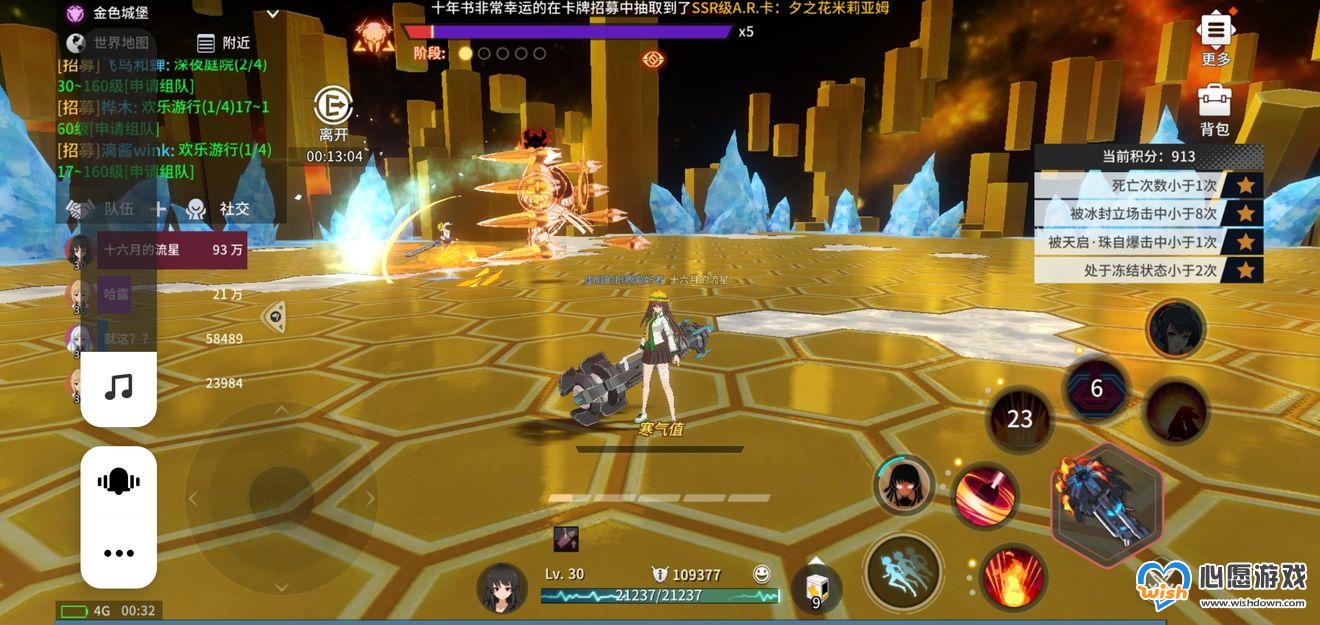
Task: Open the smiley emote button
Action: coord(762,574)
